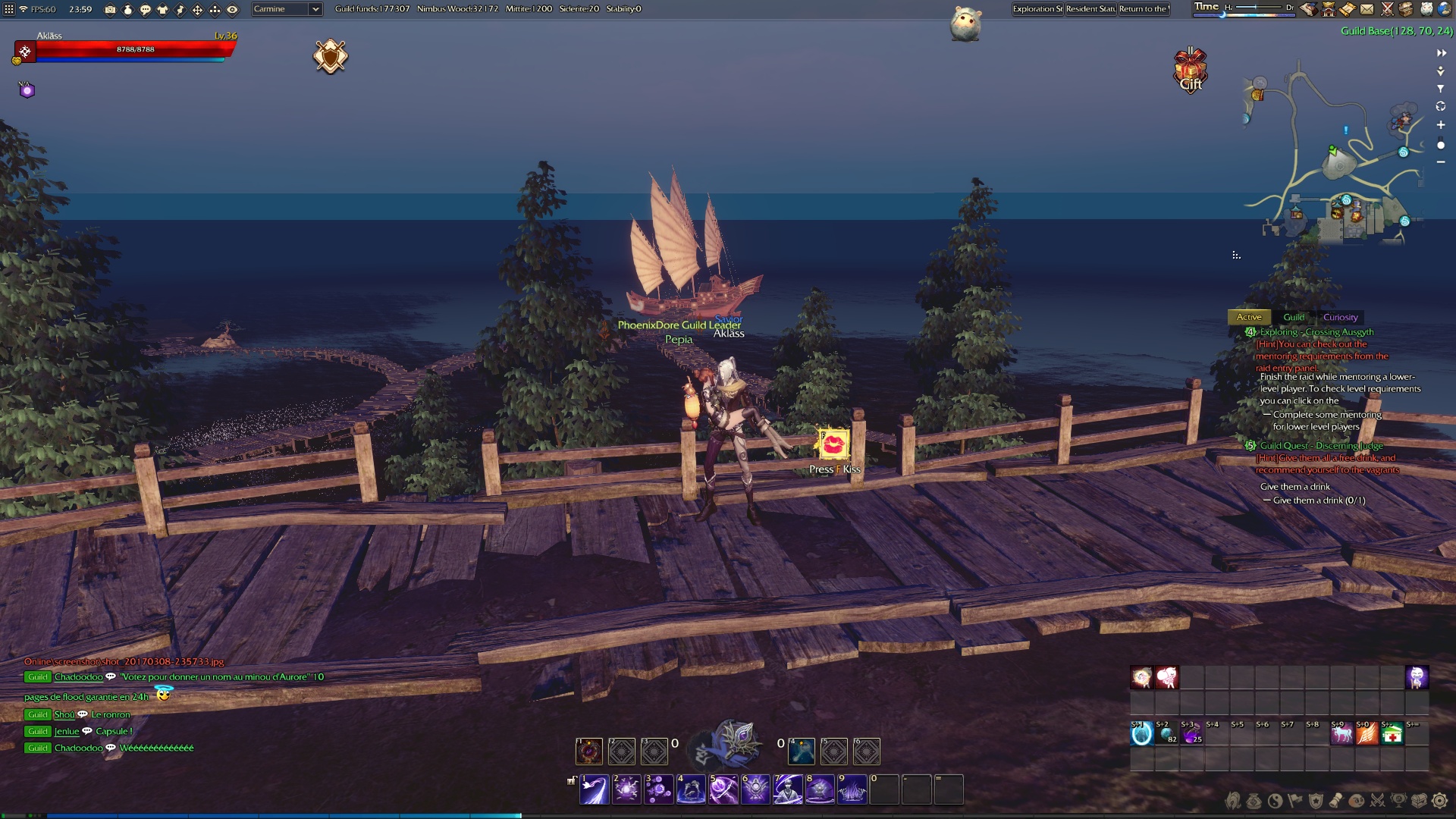Zoom out the minimap with minus button
This screenshot has height=819, width=1456.
tap(1440, 162)
